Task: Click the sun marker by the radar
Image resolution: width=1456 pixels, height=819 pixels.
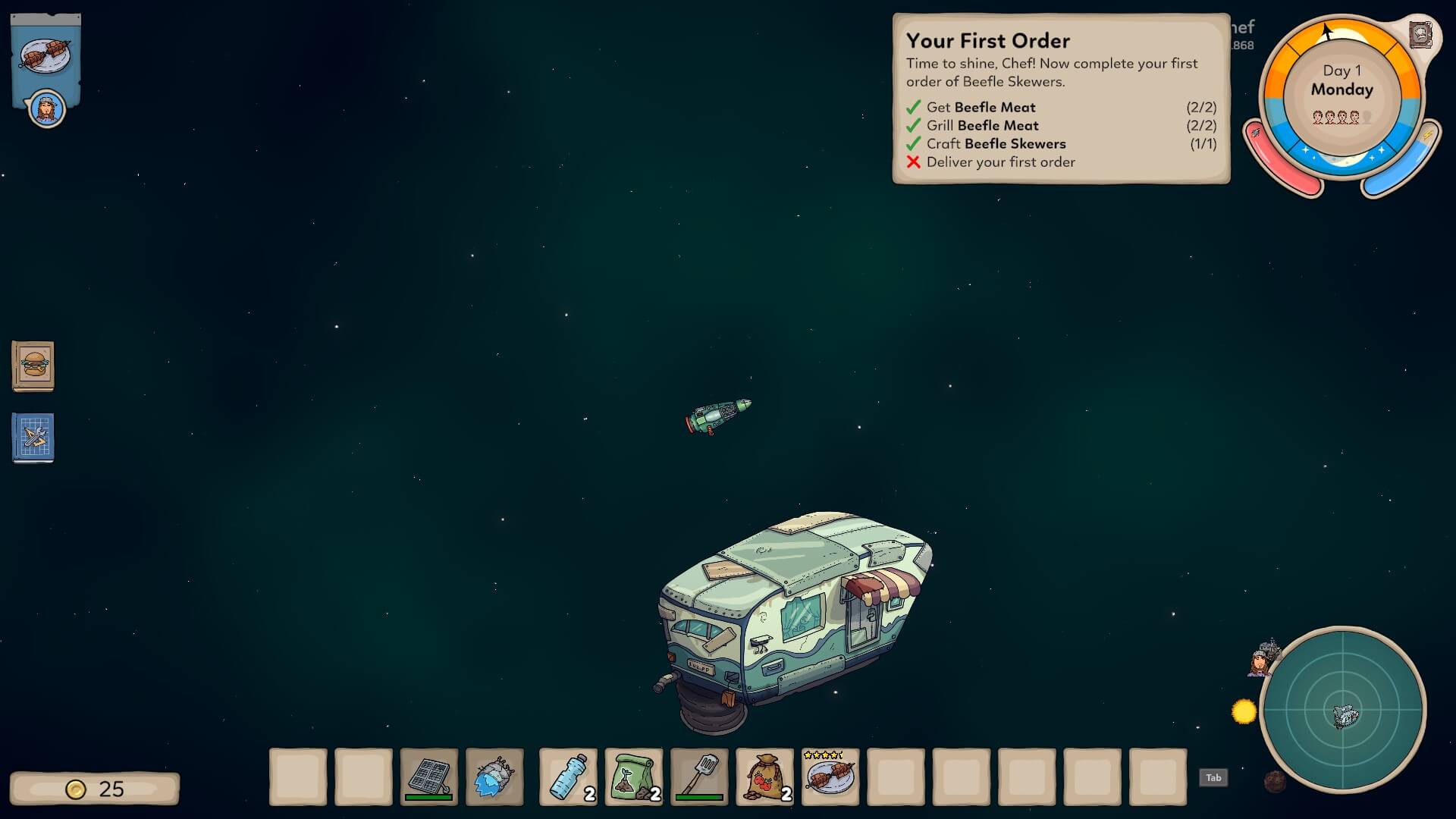Action: tap(1244, 711)
